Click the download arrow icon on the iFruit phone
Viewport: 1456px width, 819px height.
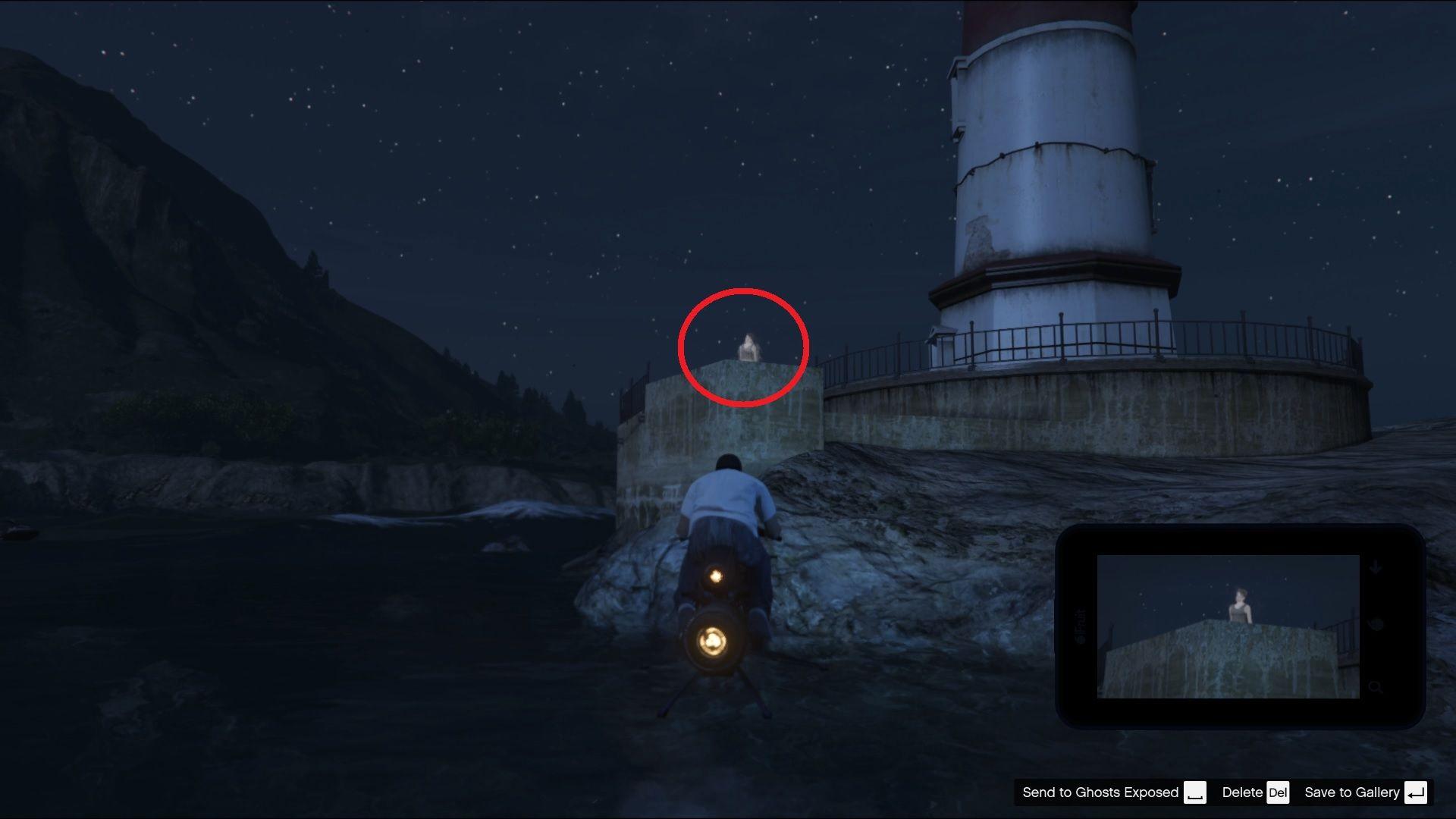click(1374, 567)
